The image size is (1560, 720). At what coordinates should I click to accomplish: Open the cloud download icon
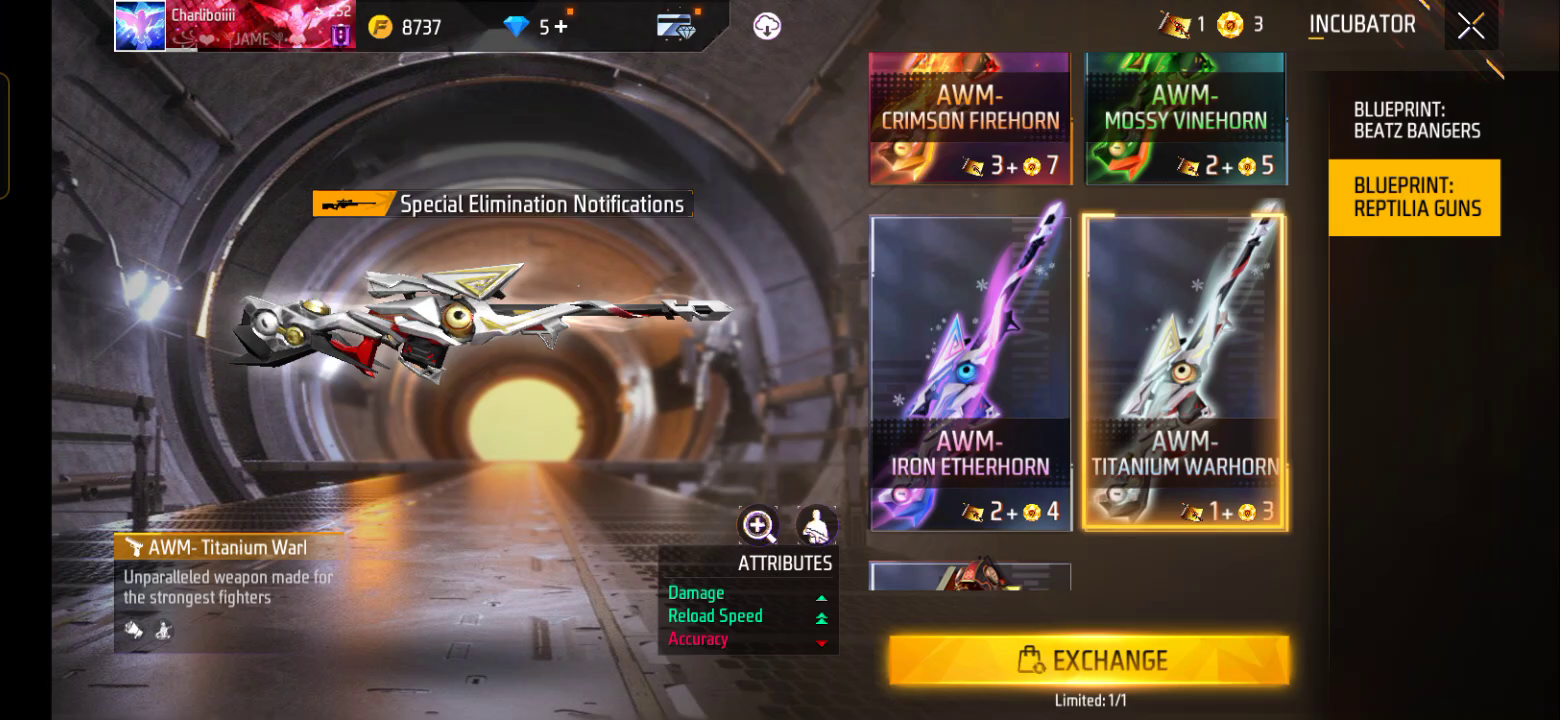click(x=767, y=27)
